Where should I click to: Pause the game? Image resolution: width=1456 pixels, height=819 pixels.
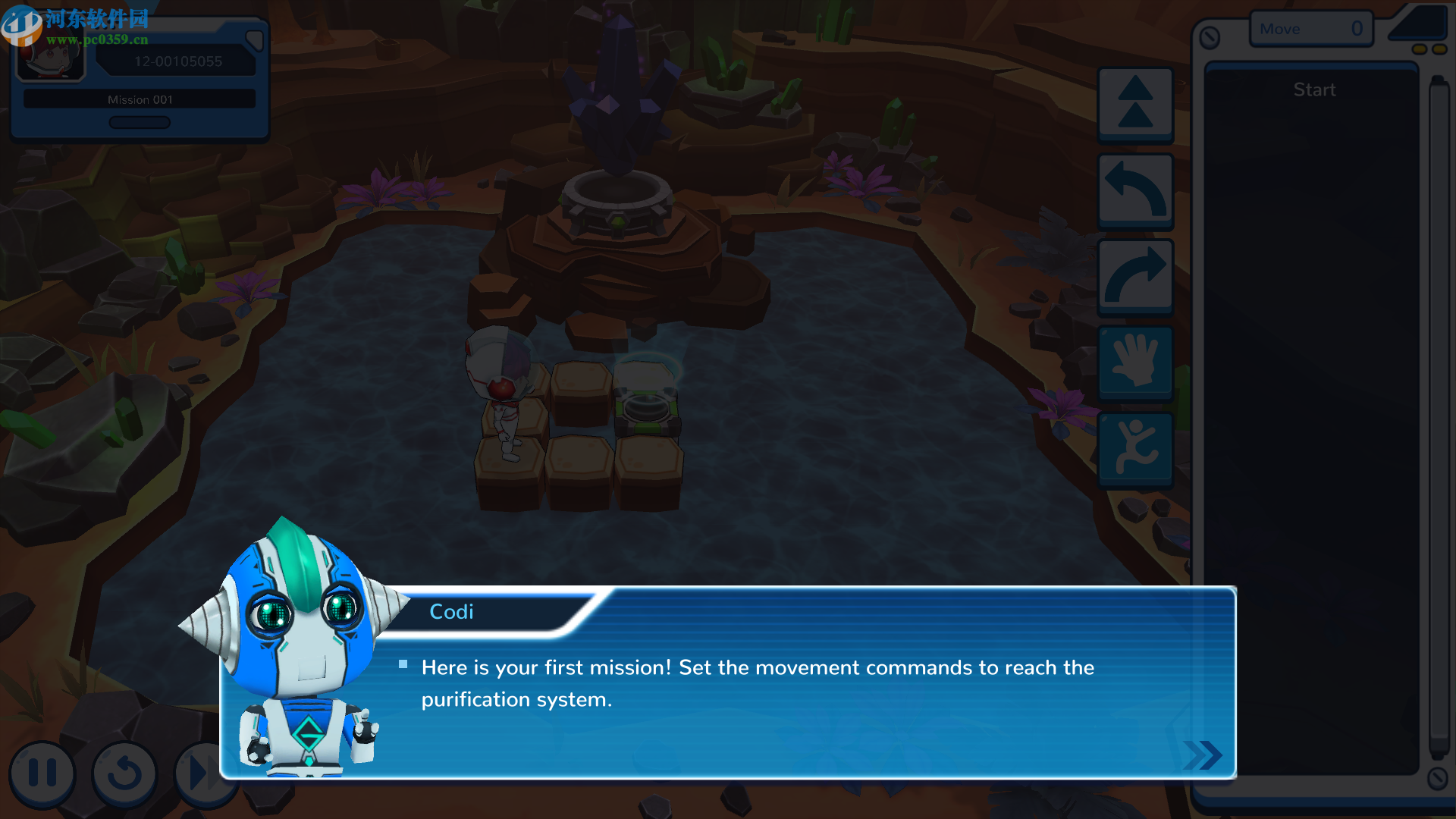[x=42, y=773]
